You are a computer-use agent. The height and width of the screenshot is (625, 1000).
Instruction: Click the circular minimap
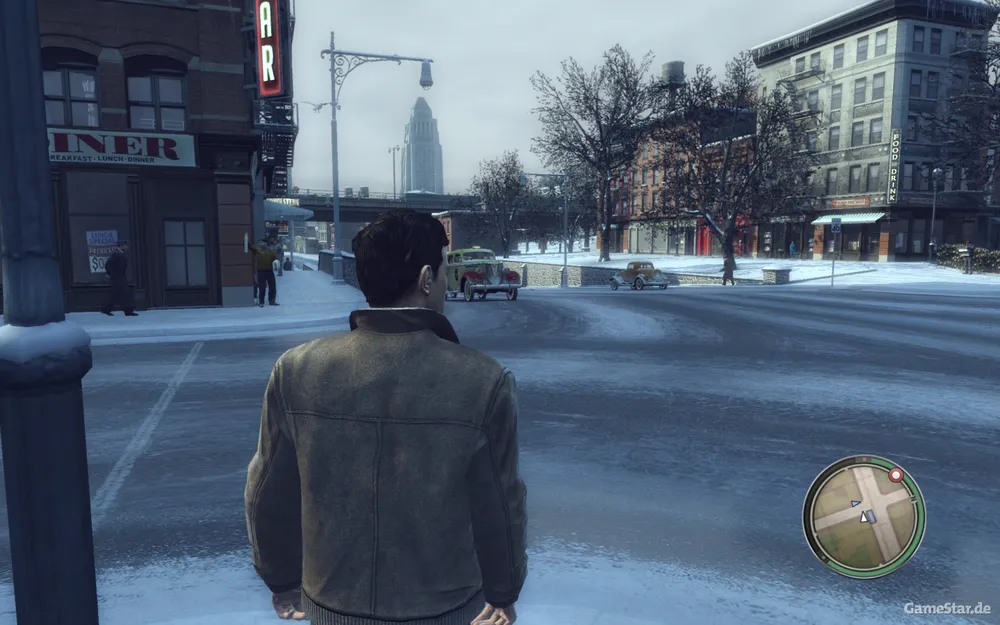[x=864, y=516]
